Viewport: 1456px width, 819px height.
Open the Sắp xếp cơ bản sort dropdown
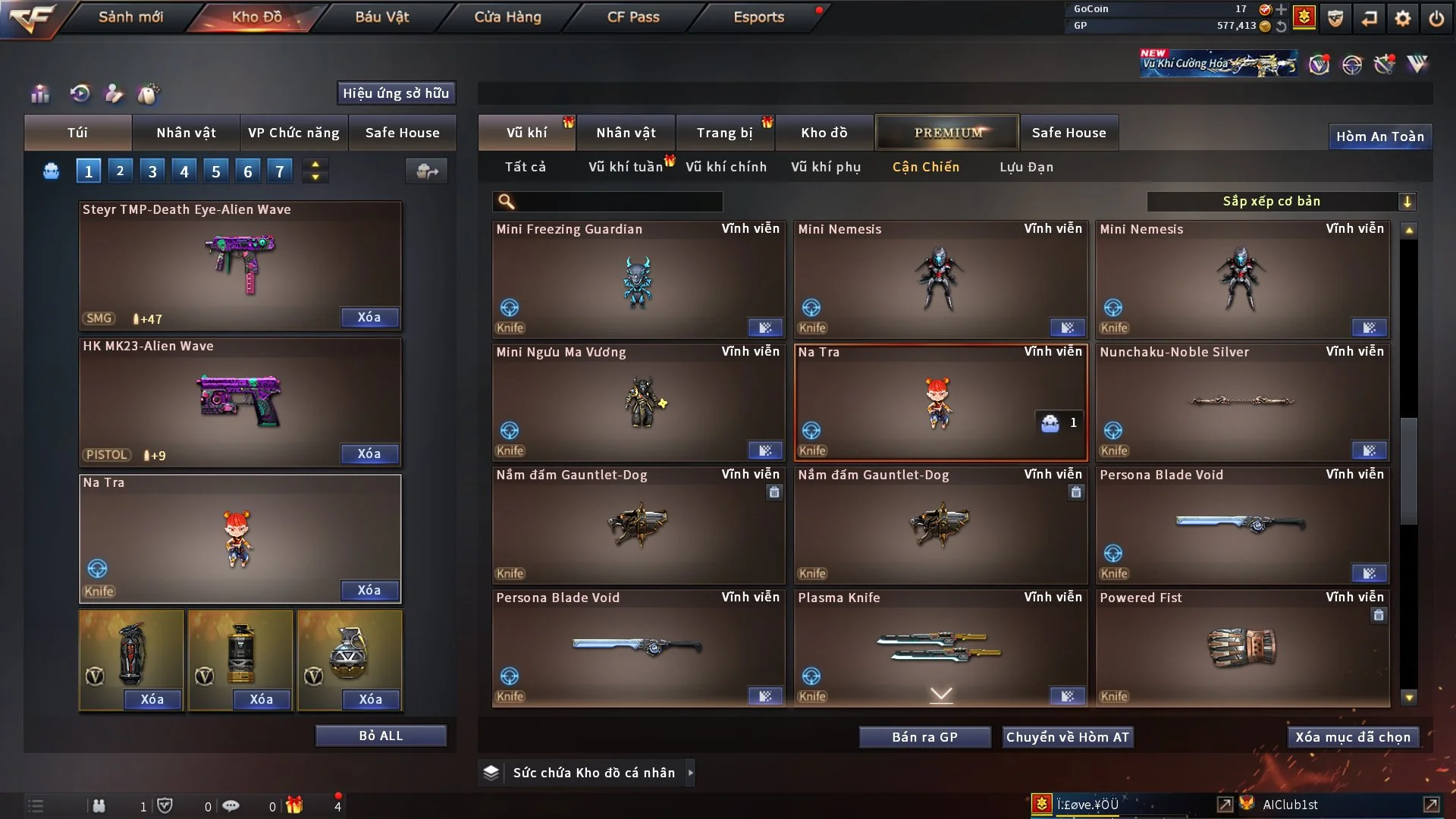tap(1281, 201)
